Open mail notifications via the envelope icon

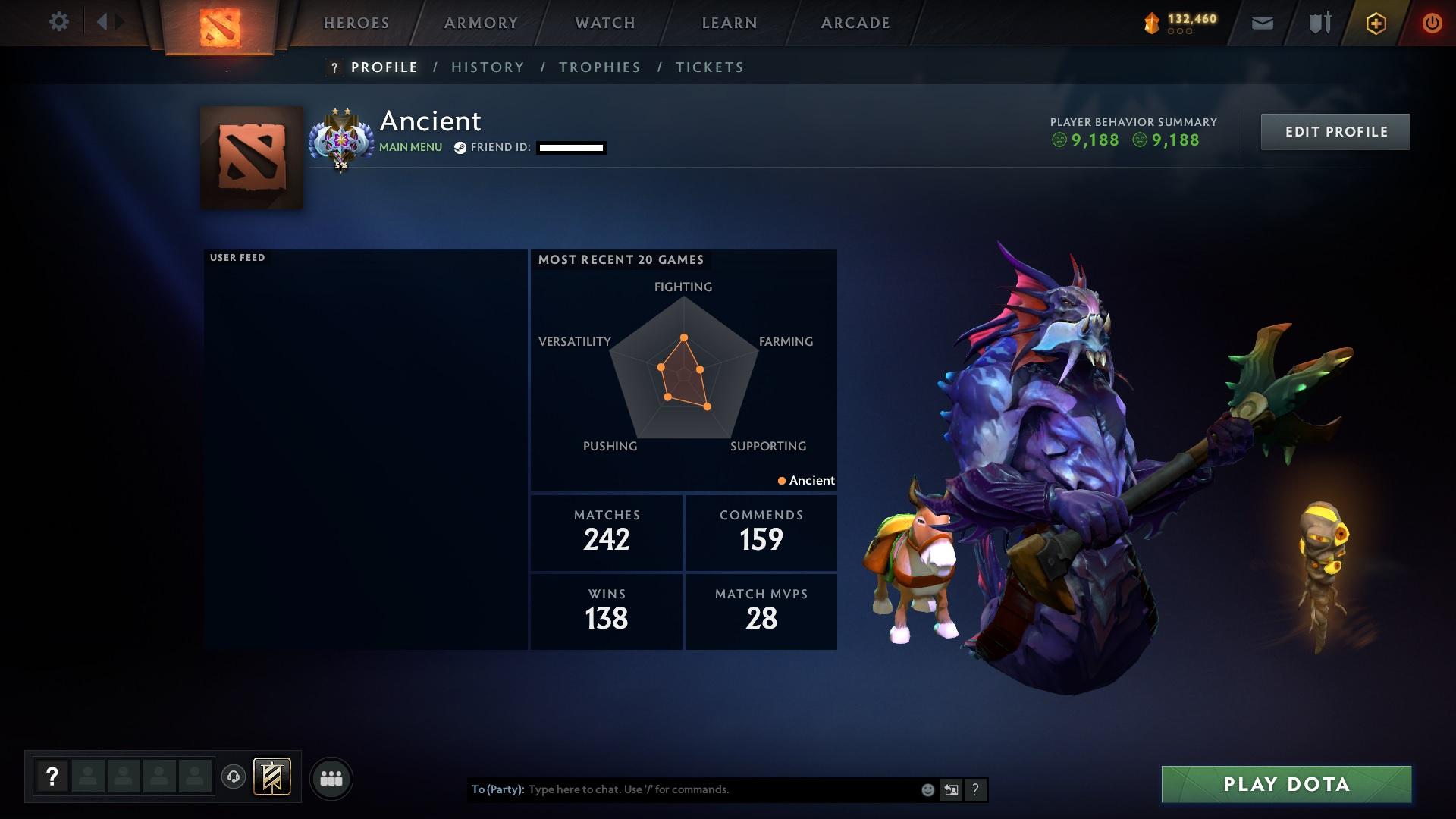[x=1262, y=22]
